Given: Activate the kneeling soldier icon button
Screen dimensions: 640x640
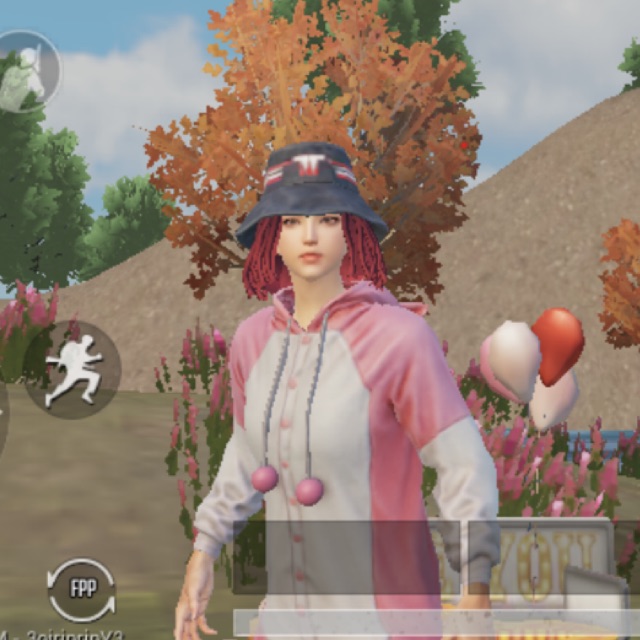Looking at the screenshot, I should tap(24, 72).
